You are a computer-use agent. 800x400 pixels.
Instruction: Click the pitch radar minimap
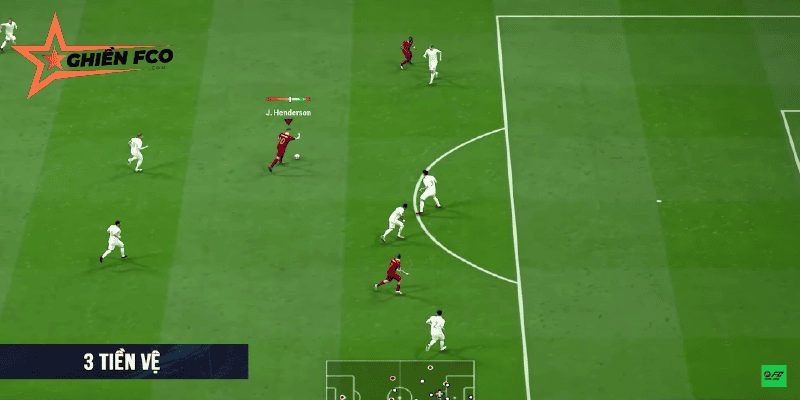click(x=400, y=381)
